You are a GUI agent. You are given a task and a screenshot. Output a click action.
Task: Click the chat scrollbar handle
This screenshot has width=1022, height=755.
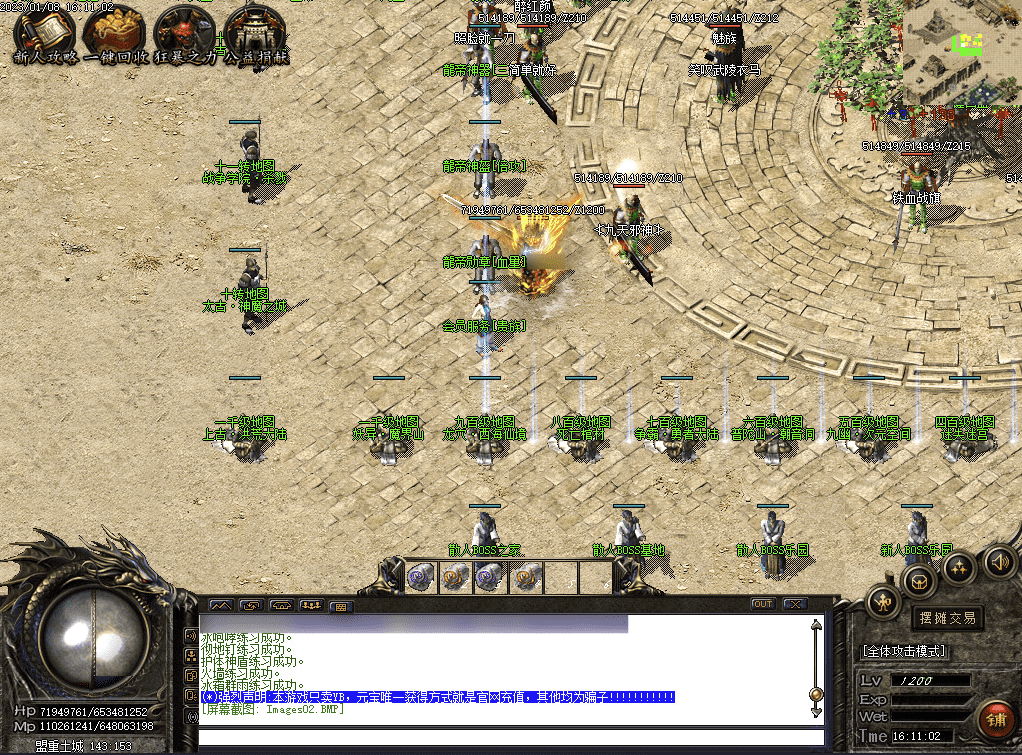(816, 694)
